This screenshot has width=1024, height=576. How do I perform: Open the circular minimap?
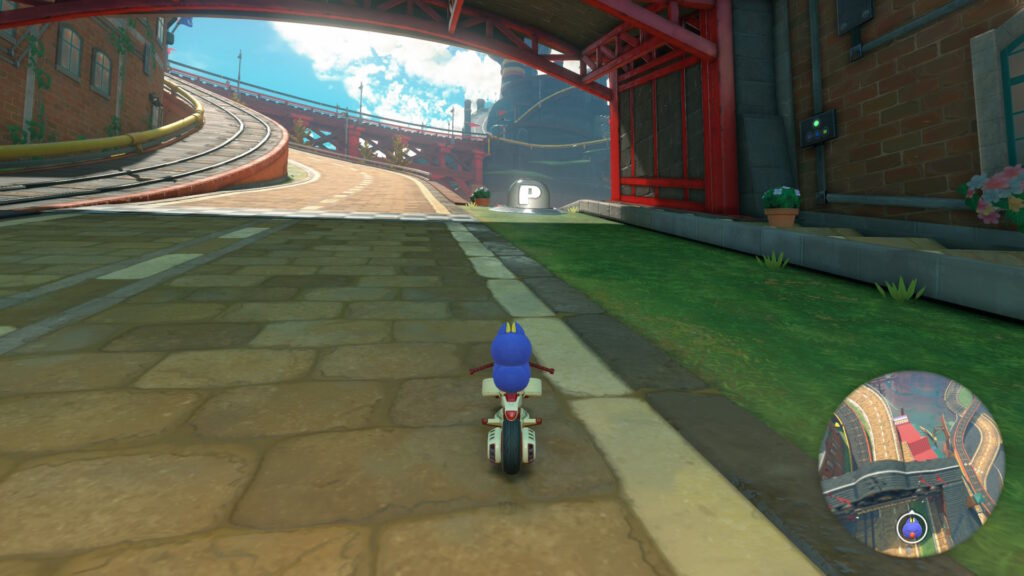pos(911,463)
